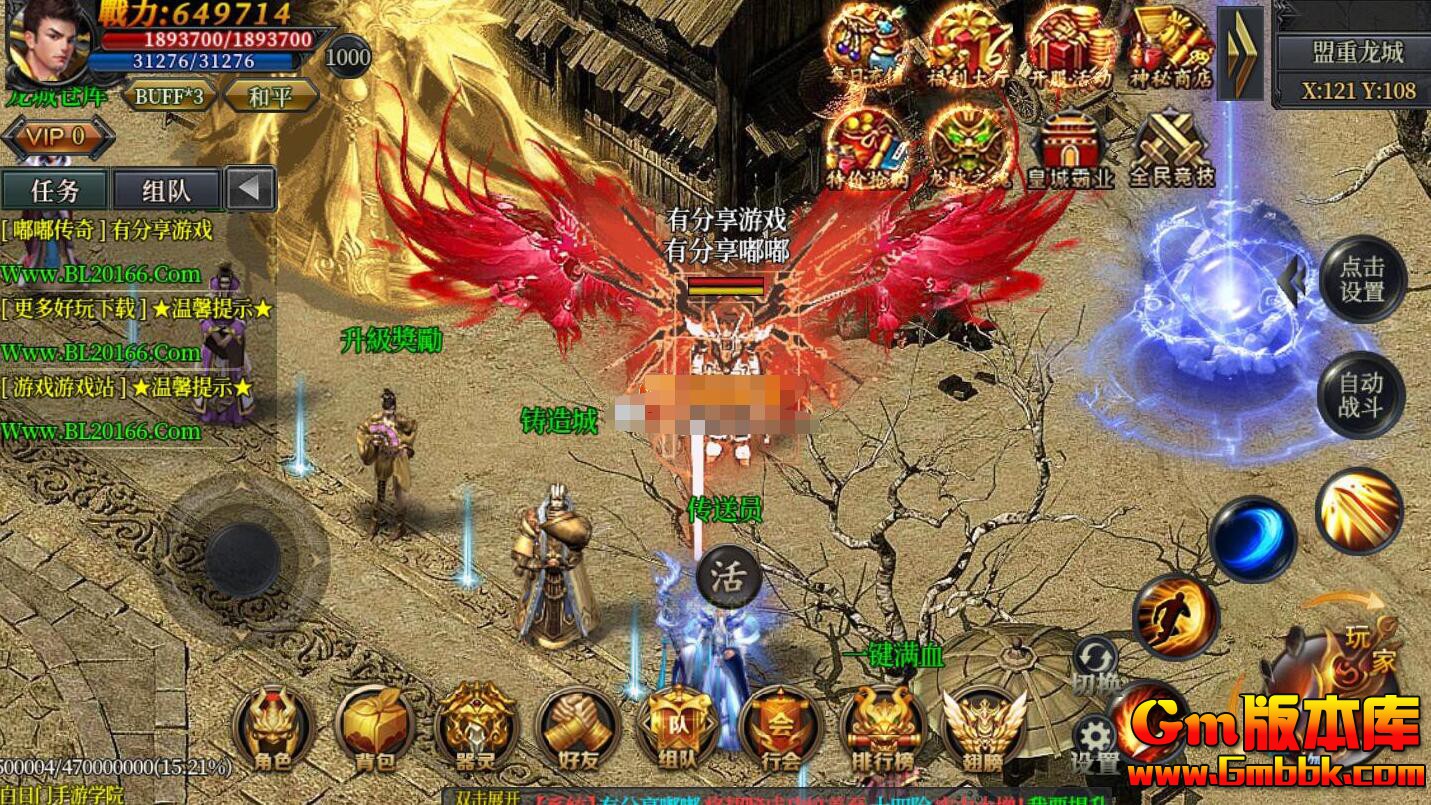Open the 皇城霸业 imperial city event
This screenshot has width=1431, height=805.
point(1071,148)
